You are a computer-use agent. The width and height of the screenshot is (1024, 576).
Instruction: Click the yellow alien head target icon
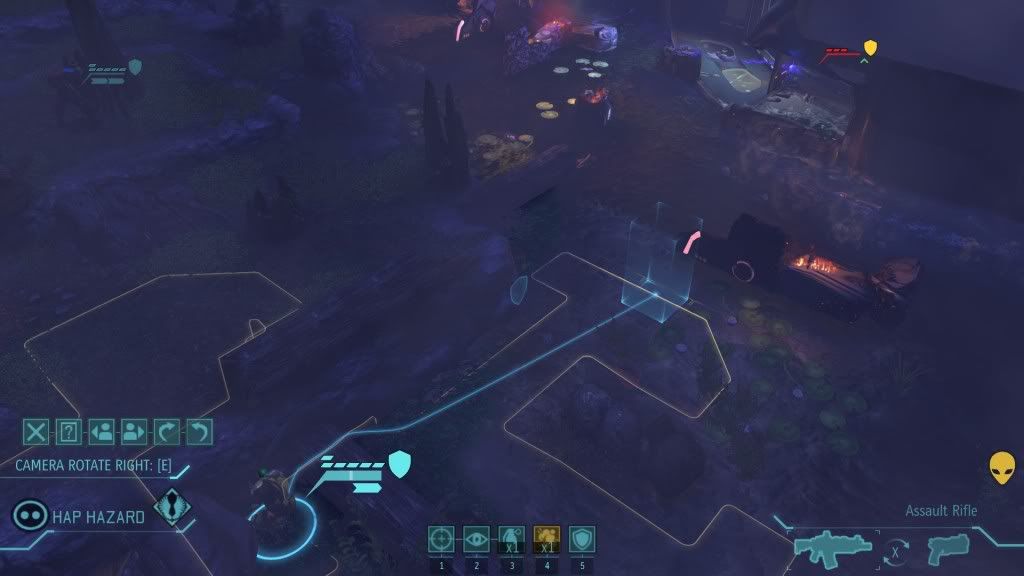pos(1002,468)
